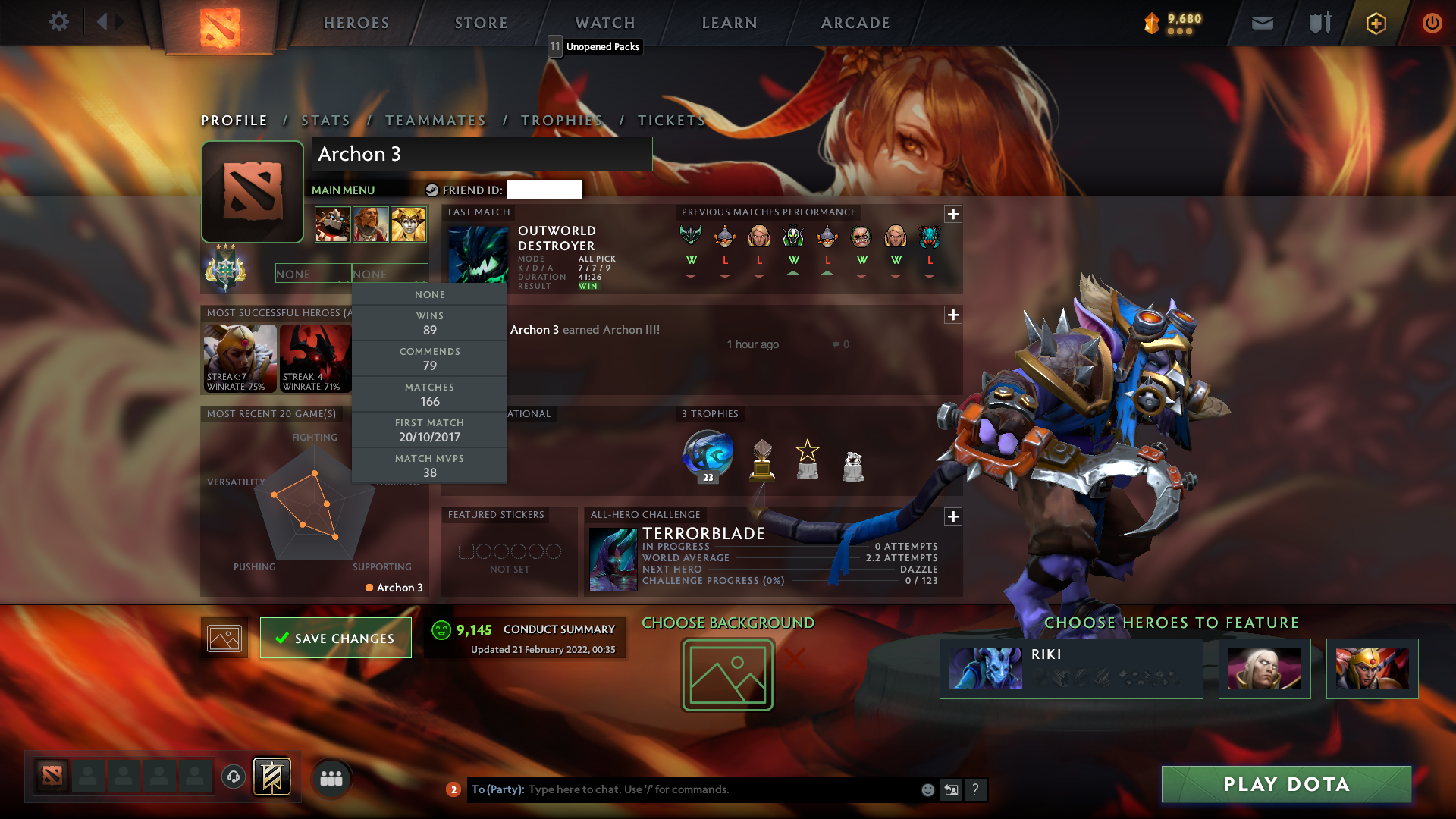Open the emoticon picker in the chat bar
1456x819 pixels.
point(927,789)
